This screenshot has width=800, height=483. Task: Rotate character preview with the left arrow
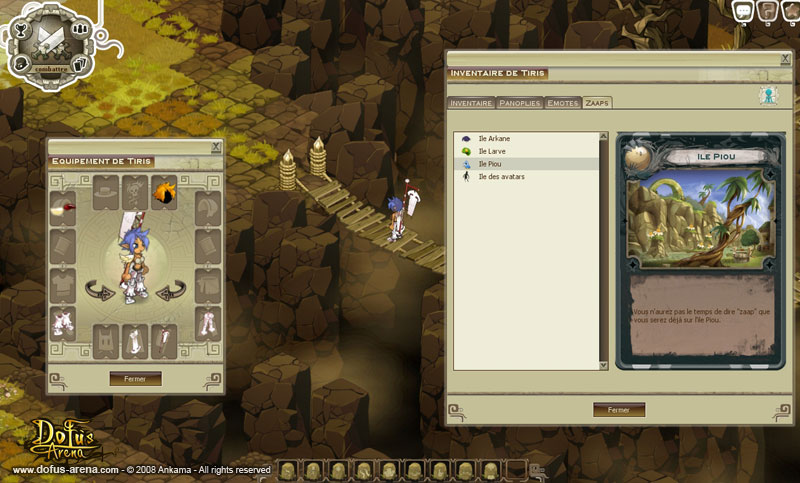pos(98,291)
